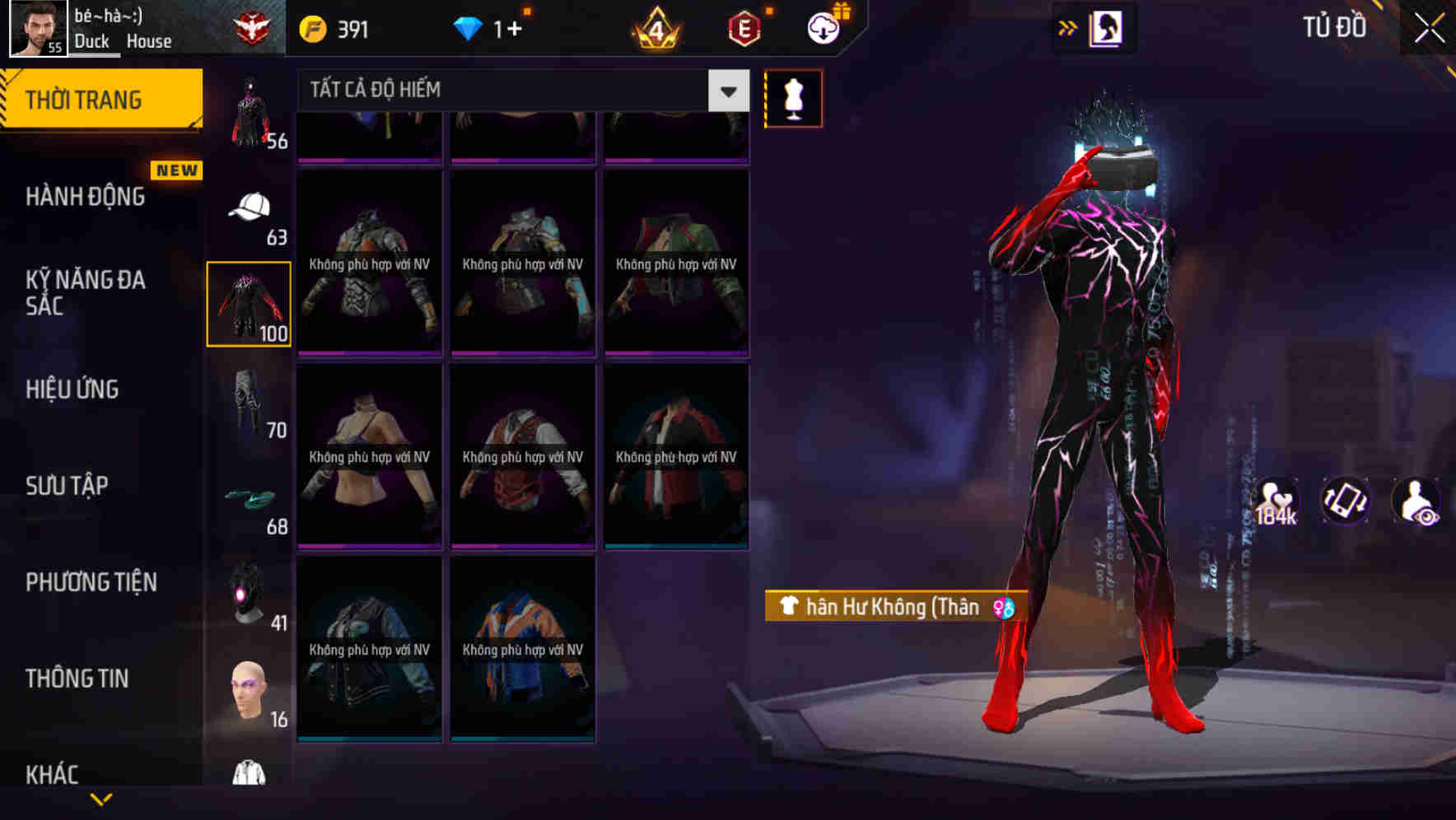Open the diamond currency top-up icon

coord(469,27)
